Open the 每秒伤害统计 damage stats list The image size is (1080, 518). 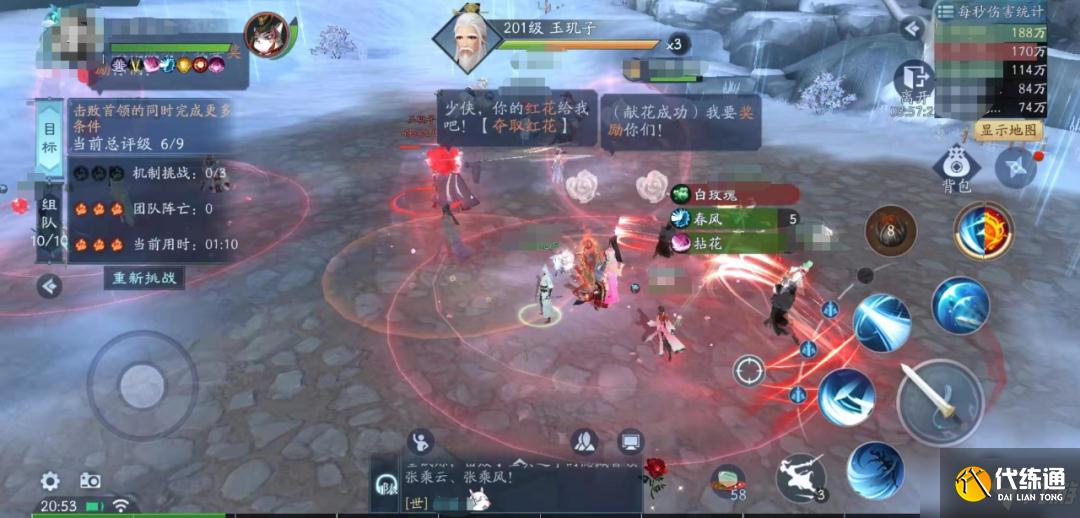(x=990, y=12)
